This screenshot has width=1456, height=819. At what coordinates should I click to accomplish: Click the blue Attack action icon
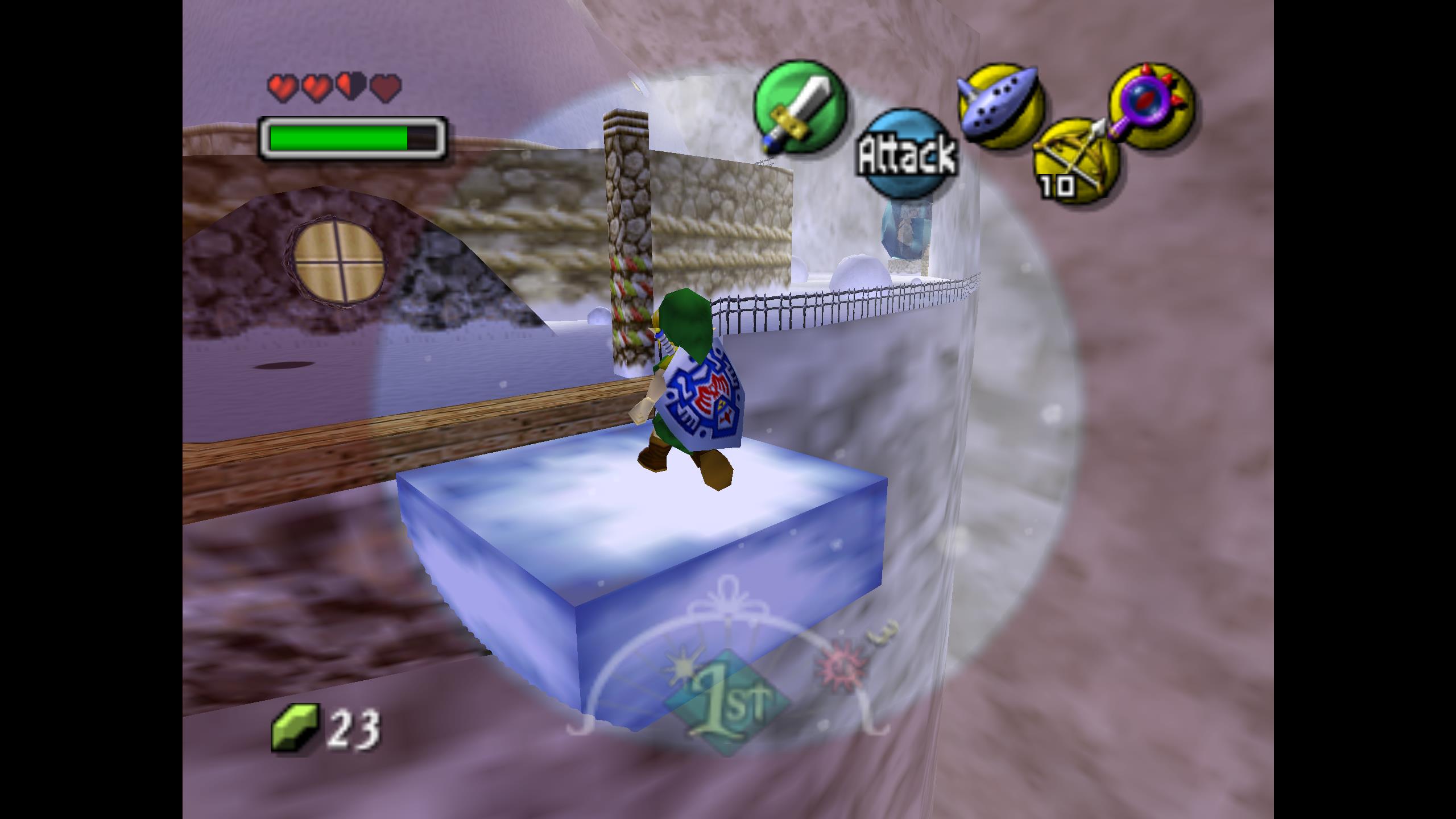(x=907, y=153)
